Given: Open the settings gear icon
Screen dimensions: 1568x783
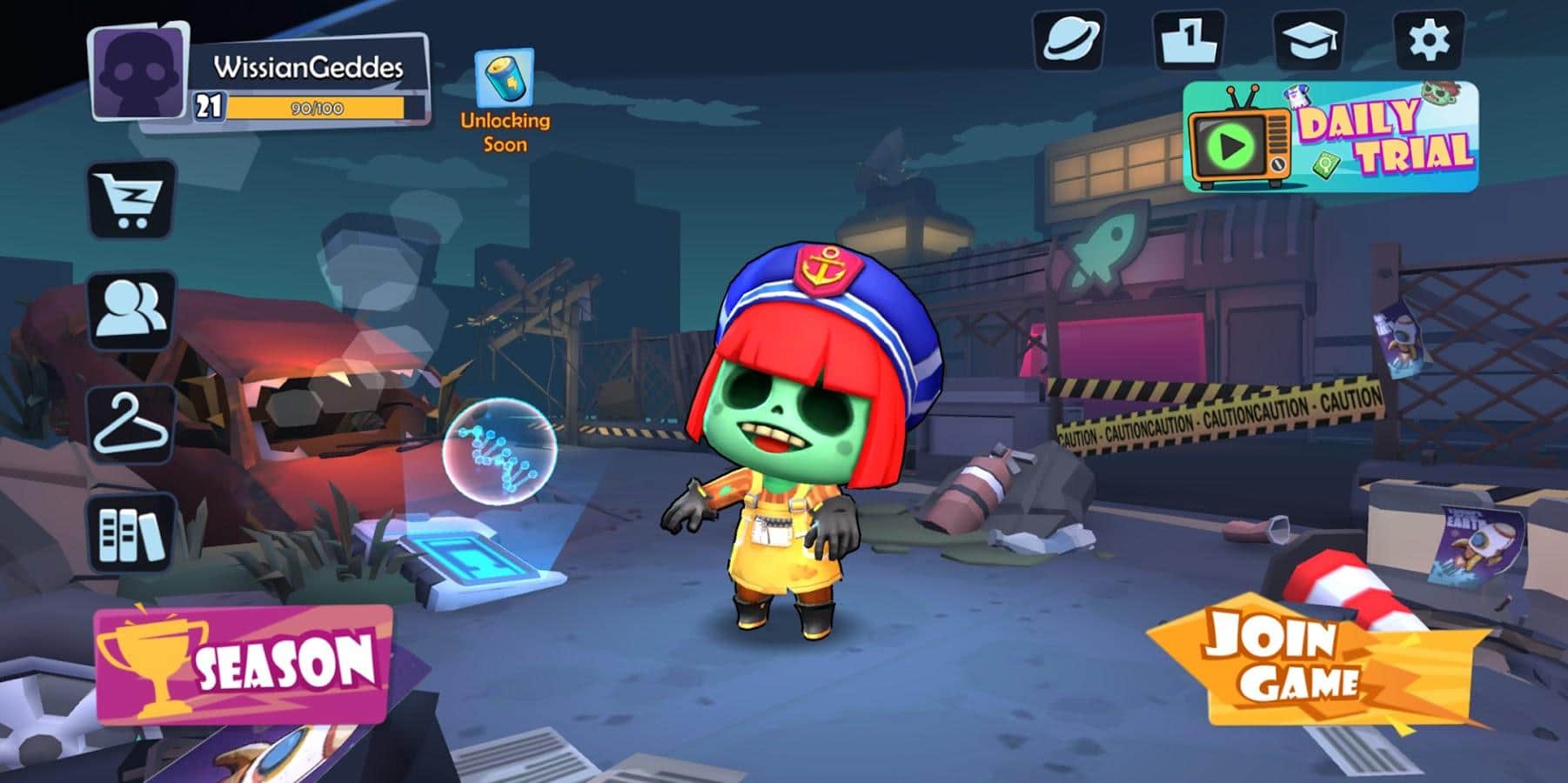Looking at the screenshot, I should tap(1428, 40).
